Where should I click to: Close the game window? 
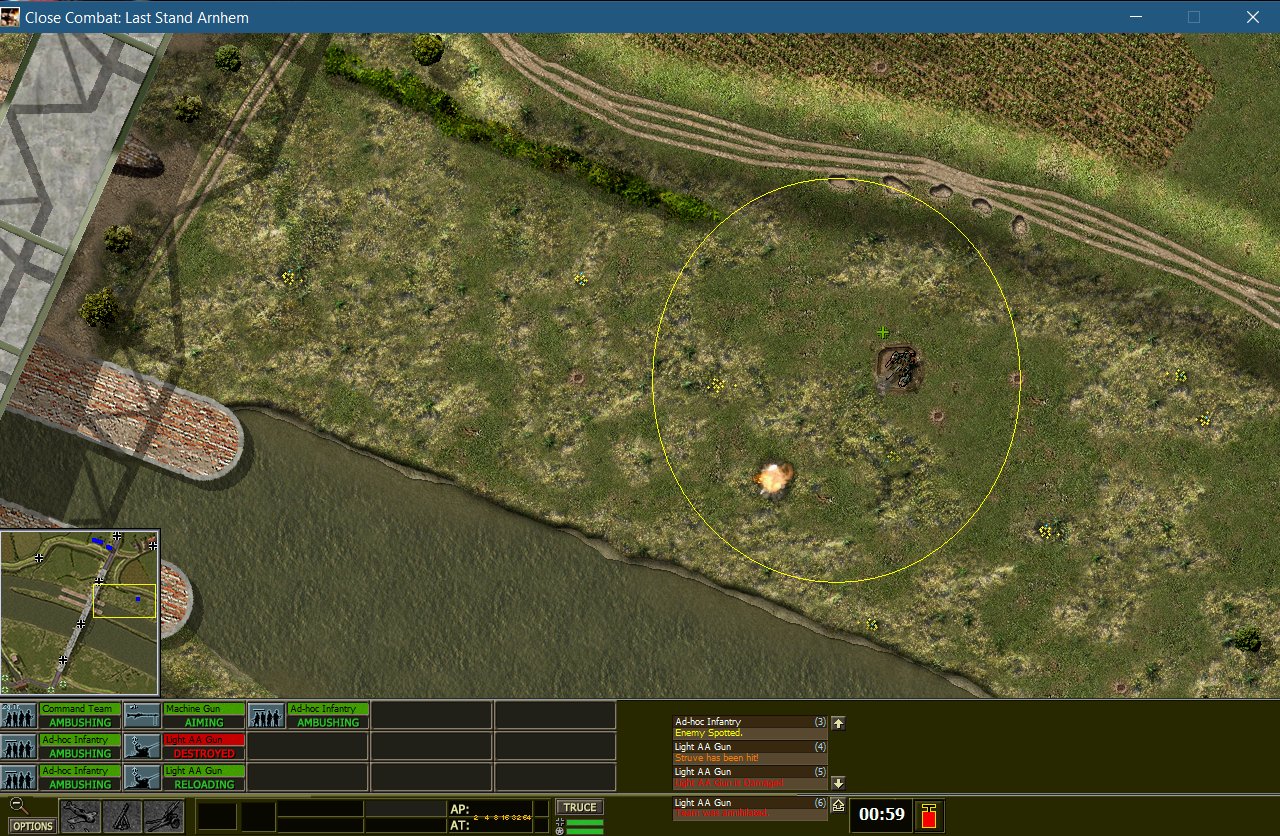point(1252,17)
